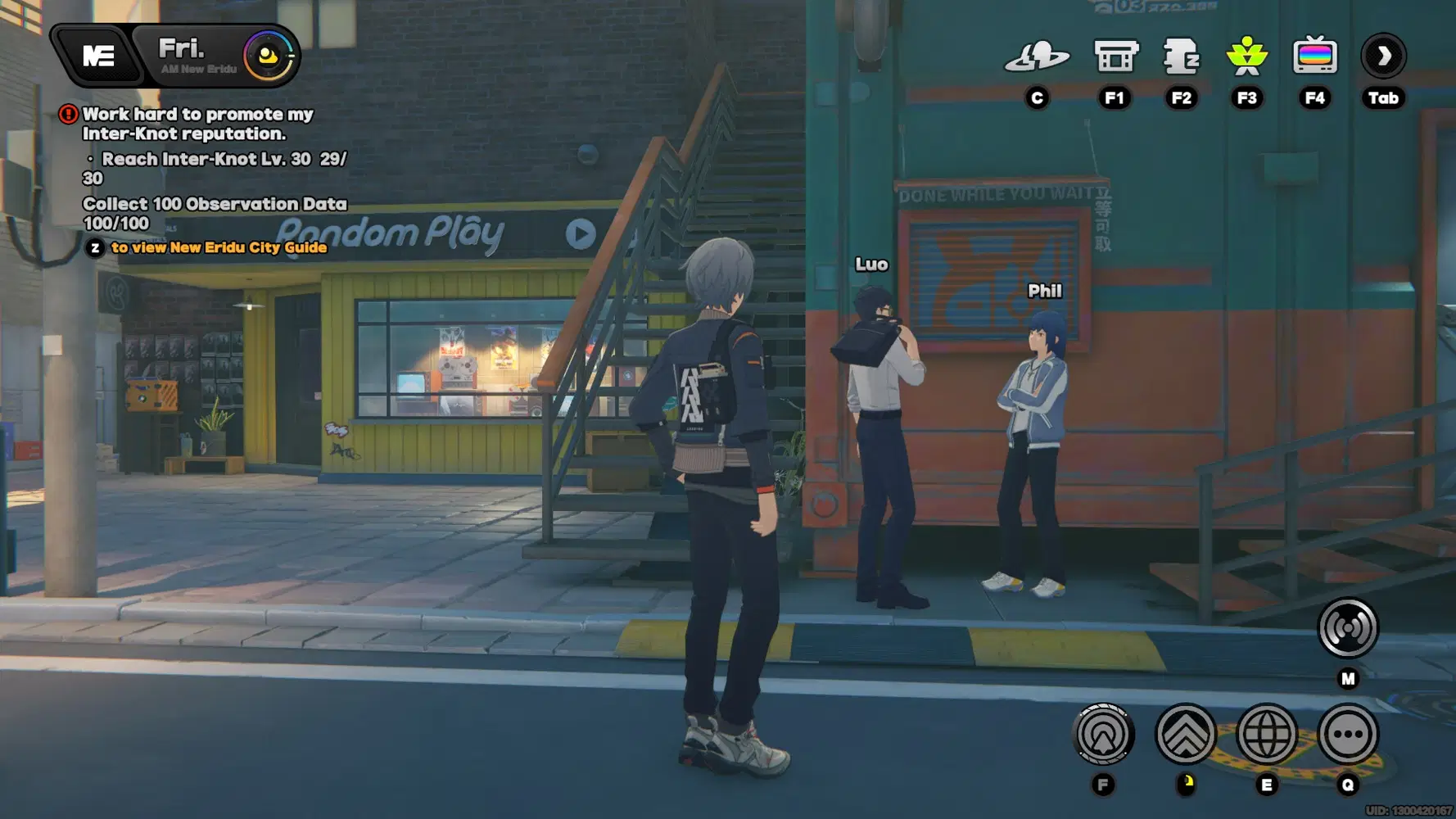The height and width of the screenshot is (819, 1456).
Task: Expand extra shortcuts via the Tab chevron
Action: point(1382,56)
